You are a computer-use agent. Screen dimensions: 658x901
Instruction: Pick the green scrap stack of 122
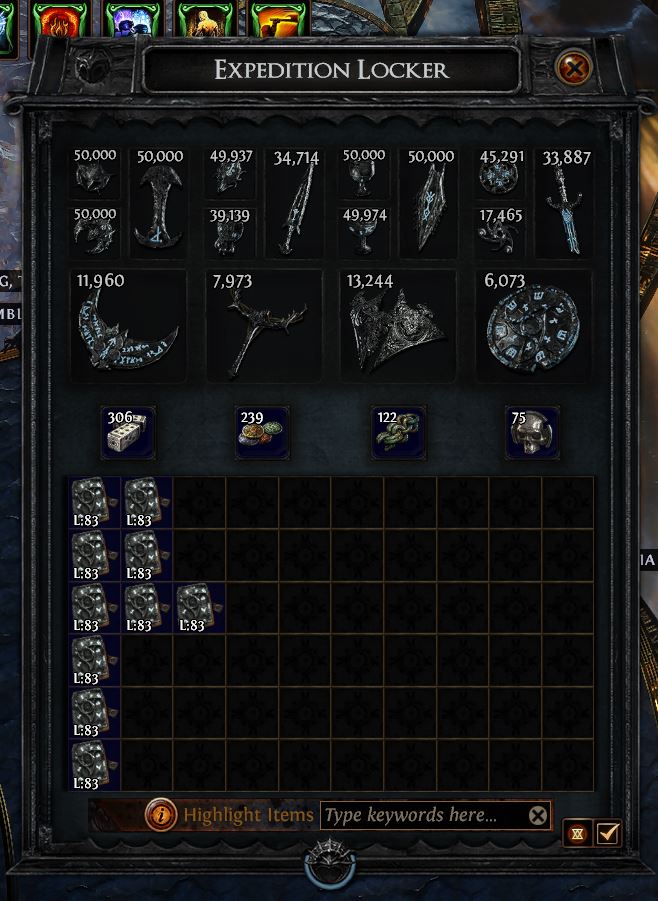point(398,432)
